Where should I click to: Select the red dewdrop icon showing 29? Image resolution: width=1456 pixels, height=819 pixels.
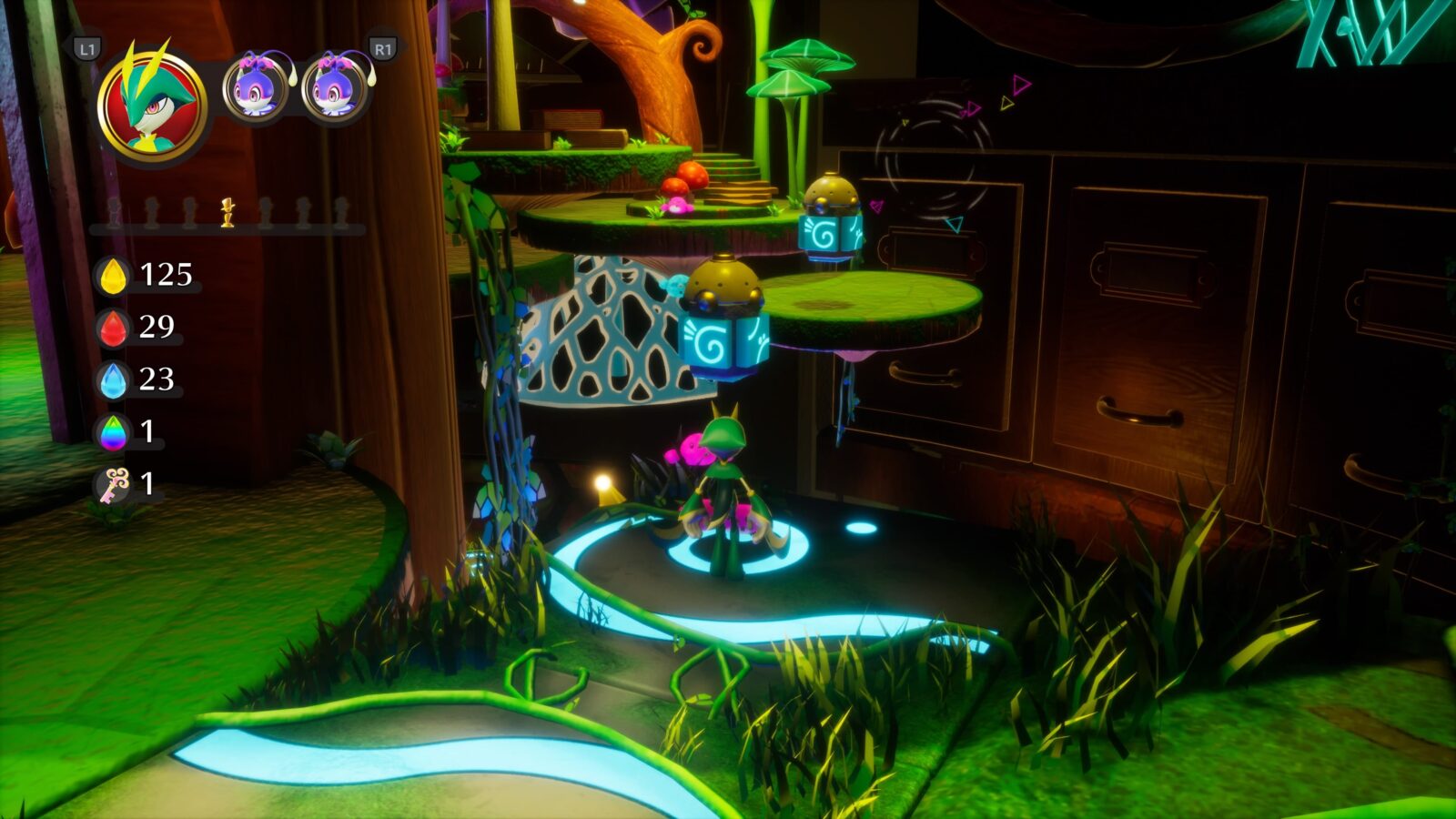click(113, 329)
